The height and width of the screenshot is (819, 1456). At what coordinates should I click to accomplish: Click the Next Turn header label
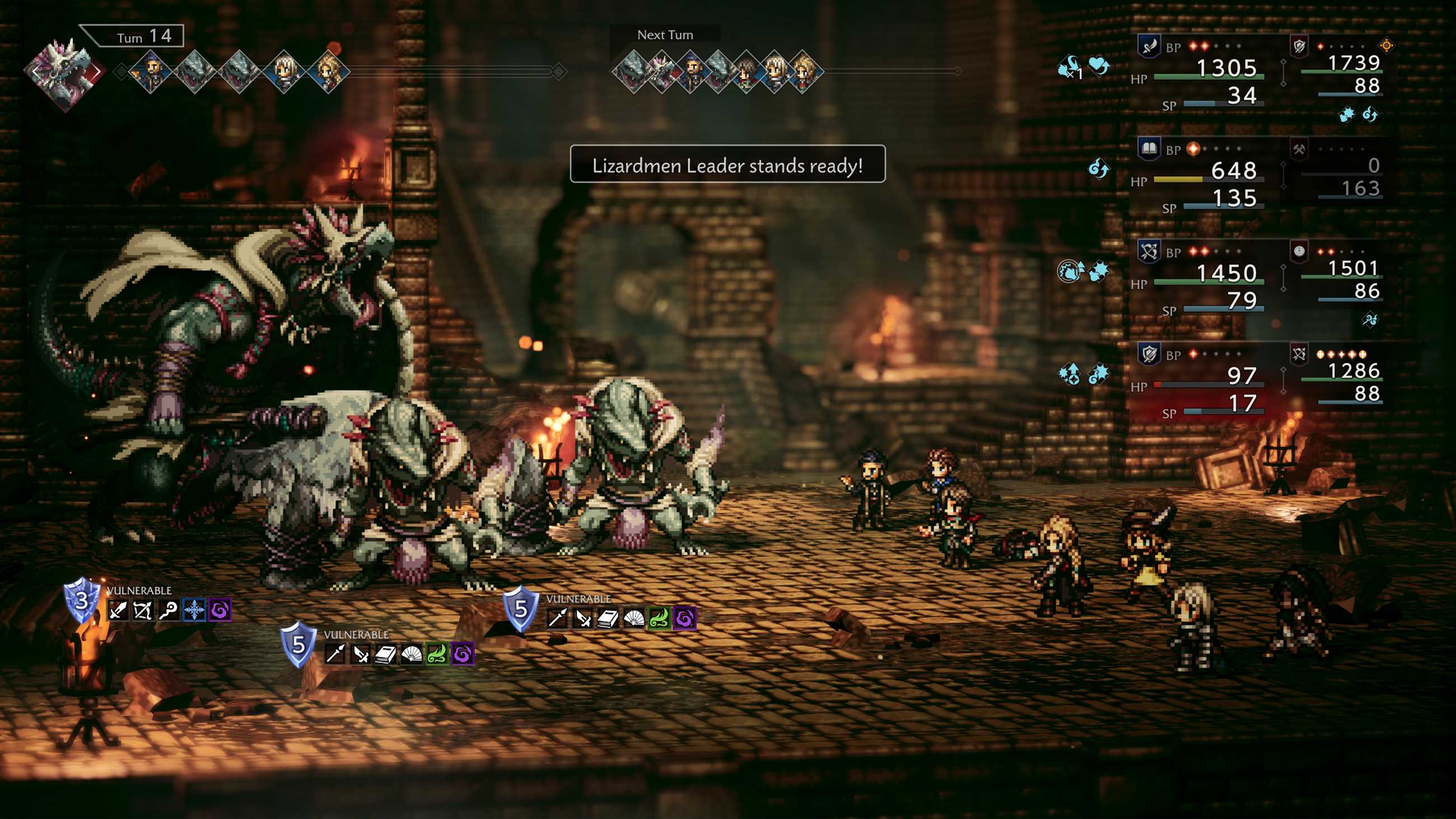pyautogui.click(x=666, y=34)
